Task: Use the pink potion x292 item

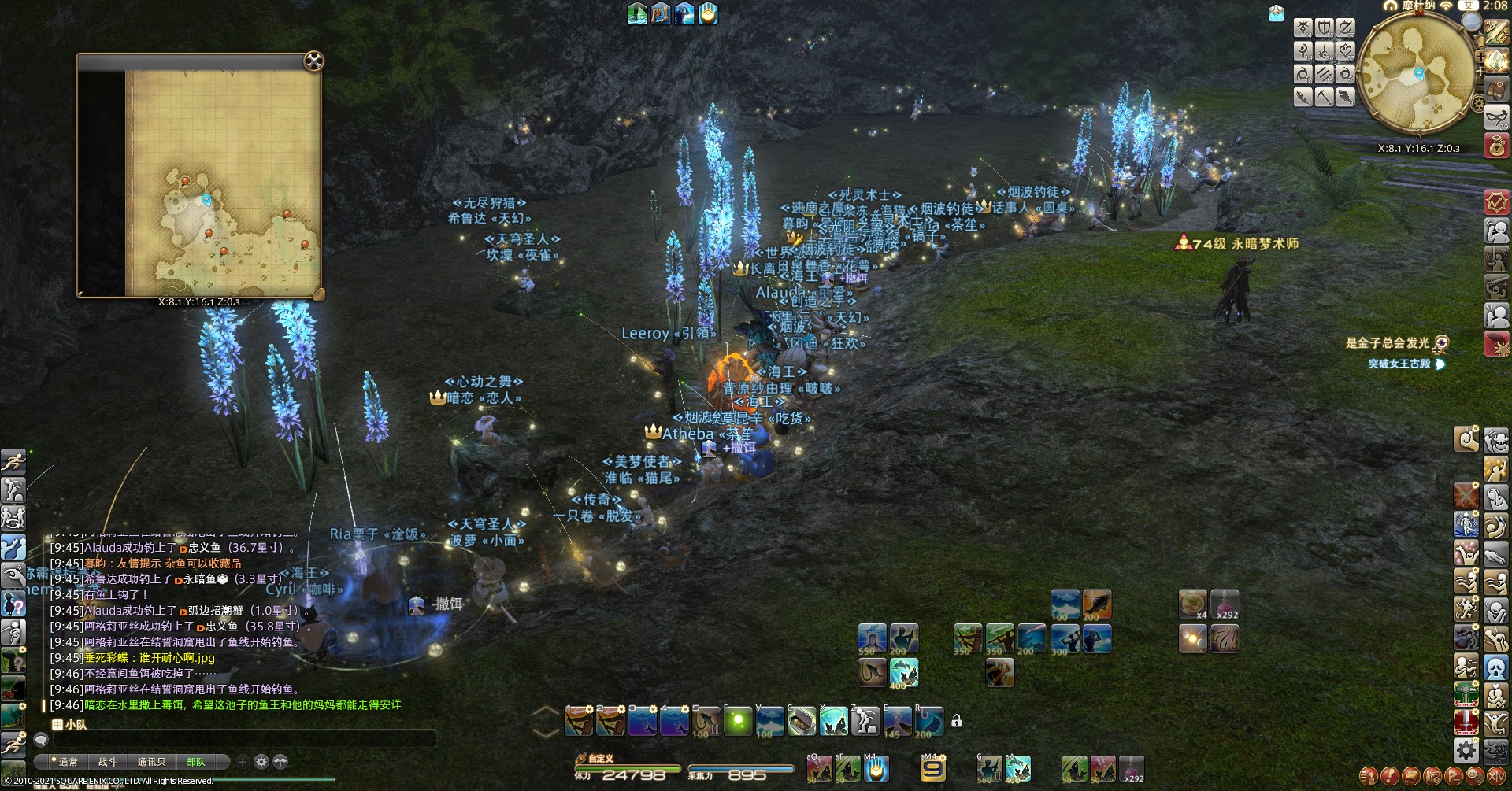Action: [x=1225, y=604]
